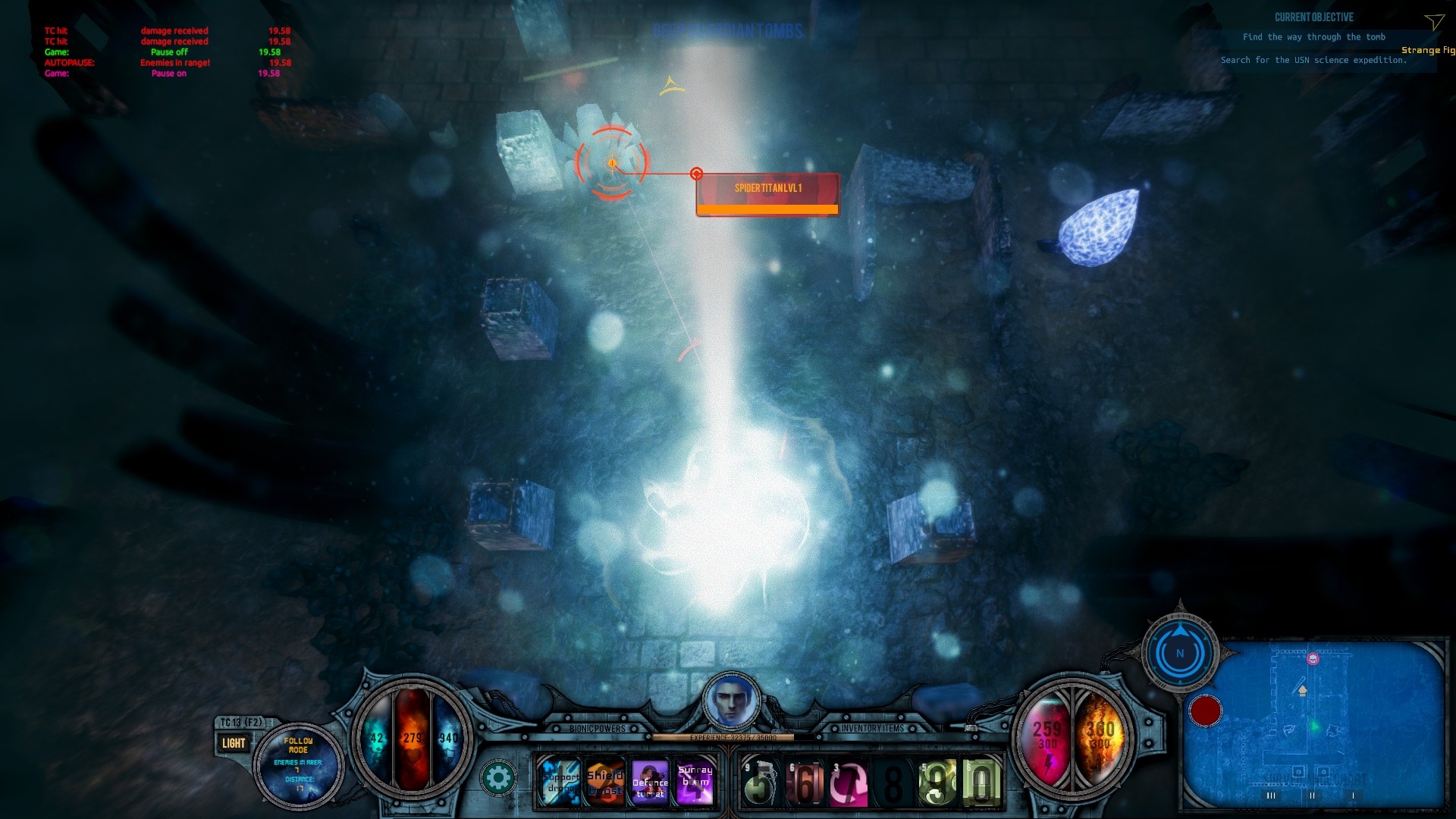Activate the Support drone bionic power
The image size is (1456, 819).
pyautogui.click(x=561, y=781)
